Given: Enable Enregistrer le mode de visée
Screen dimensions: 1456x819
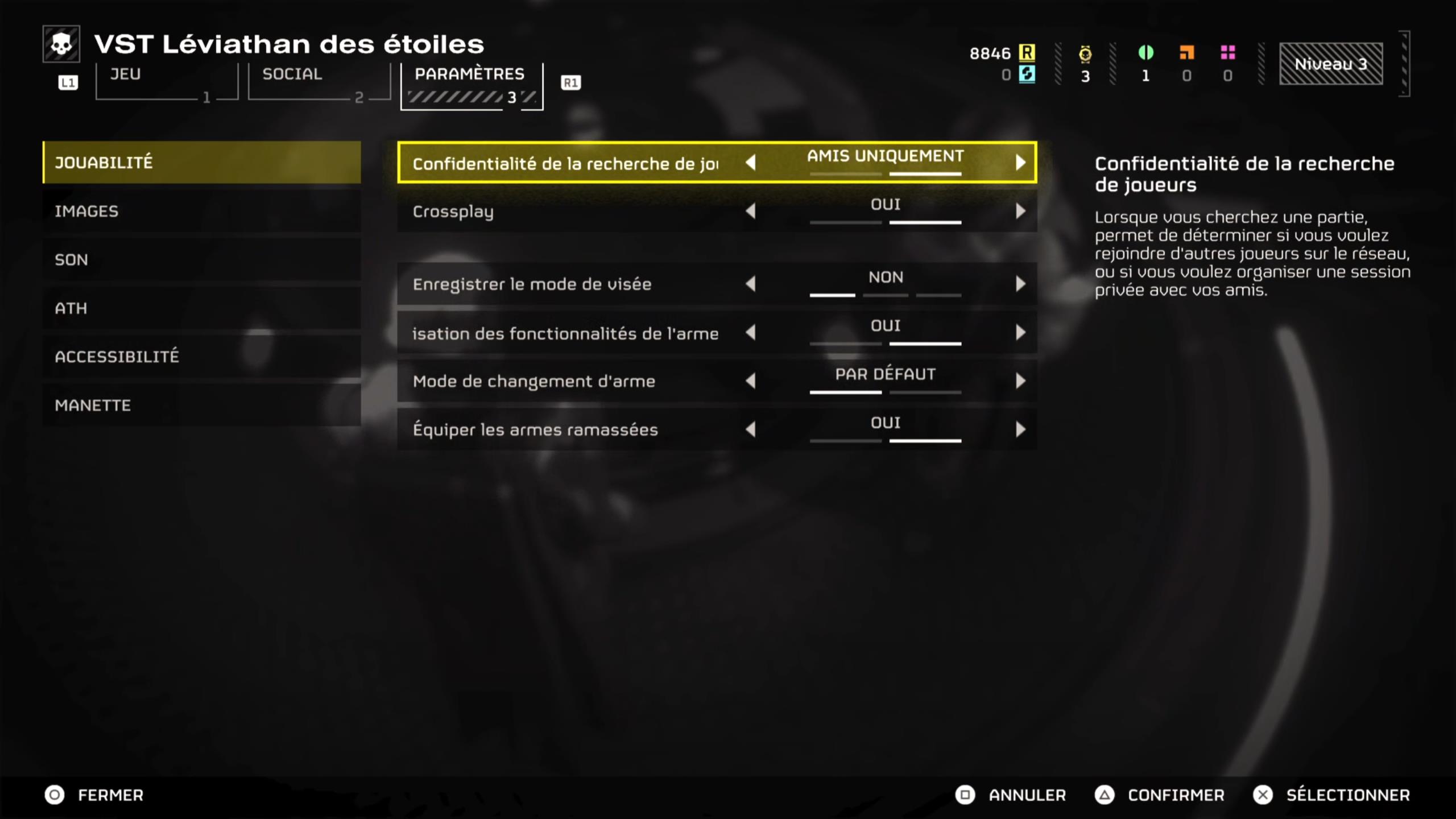Looking at the screenshot, I should coord(1021,284).
